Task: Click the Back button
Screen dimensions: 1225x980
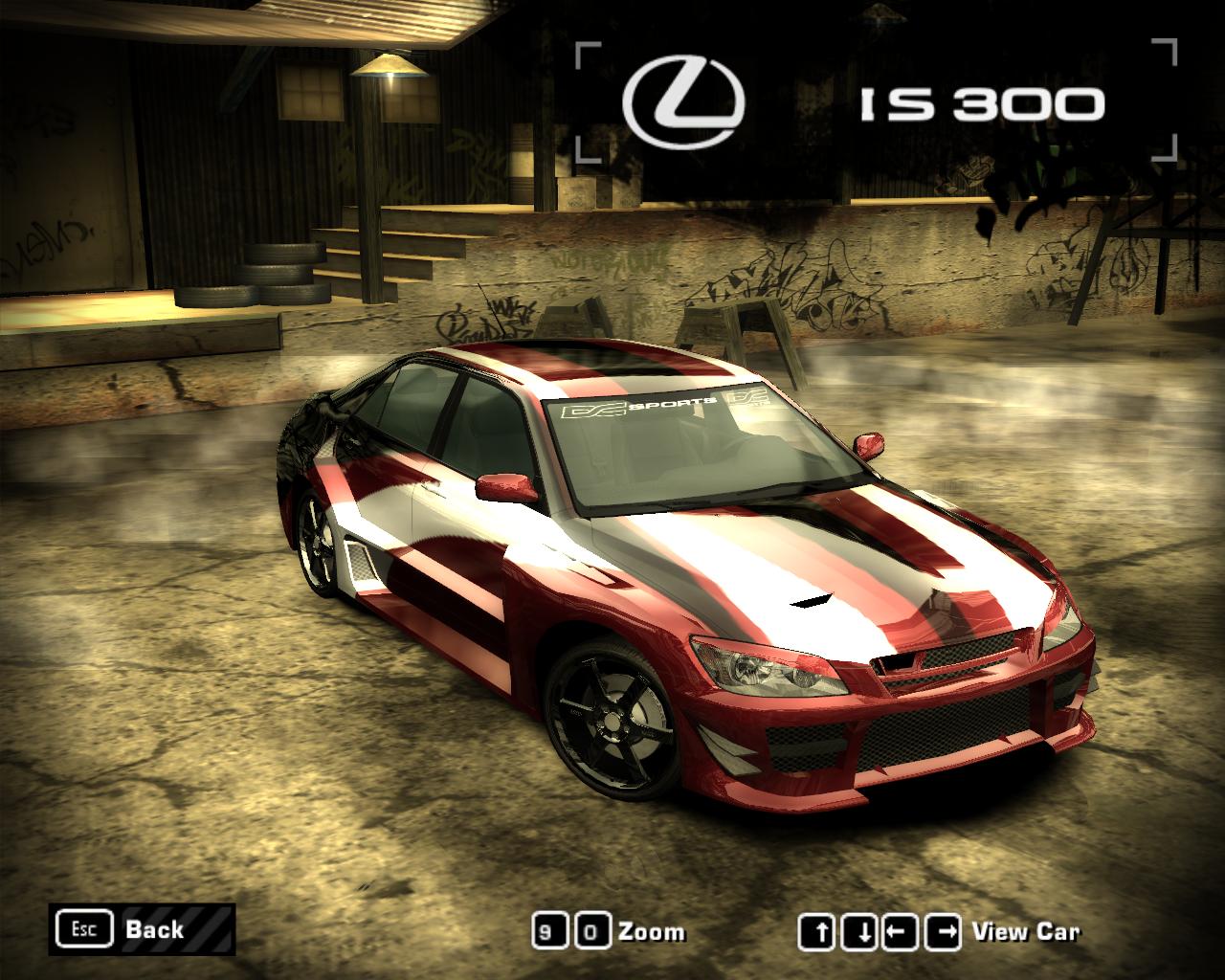Action: pos(142,929)
